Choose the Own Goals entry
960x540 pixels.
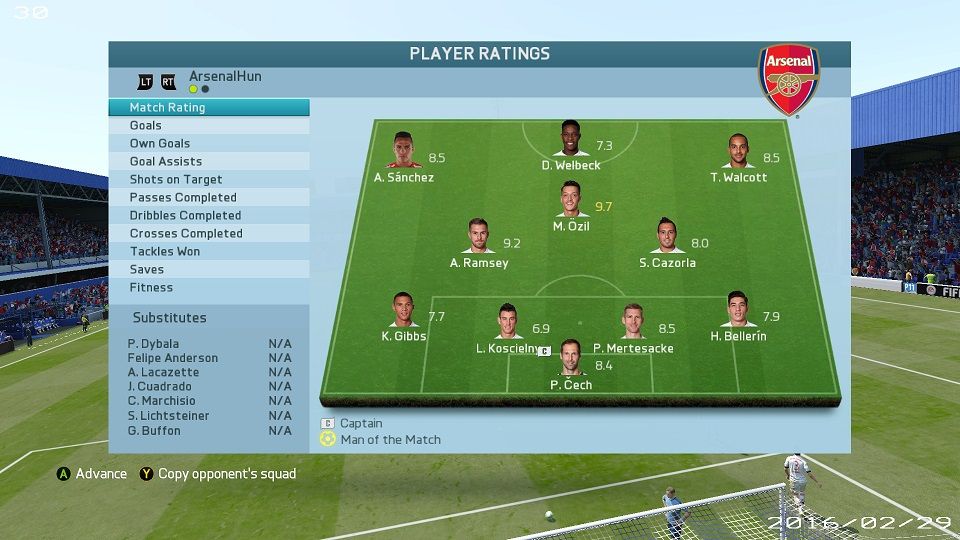(x=209, y=143)
